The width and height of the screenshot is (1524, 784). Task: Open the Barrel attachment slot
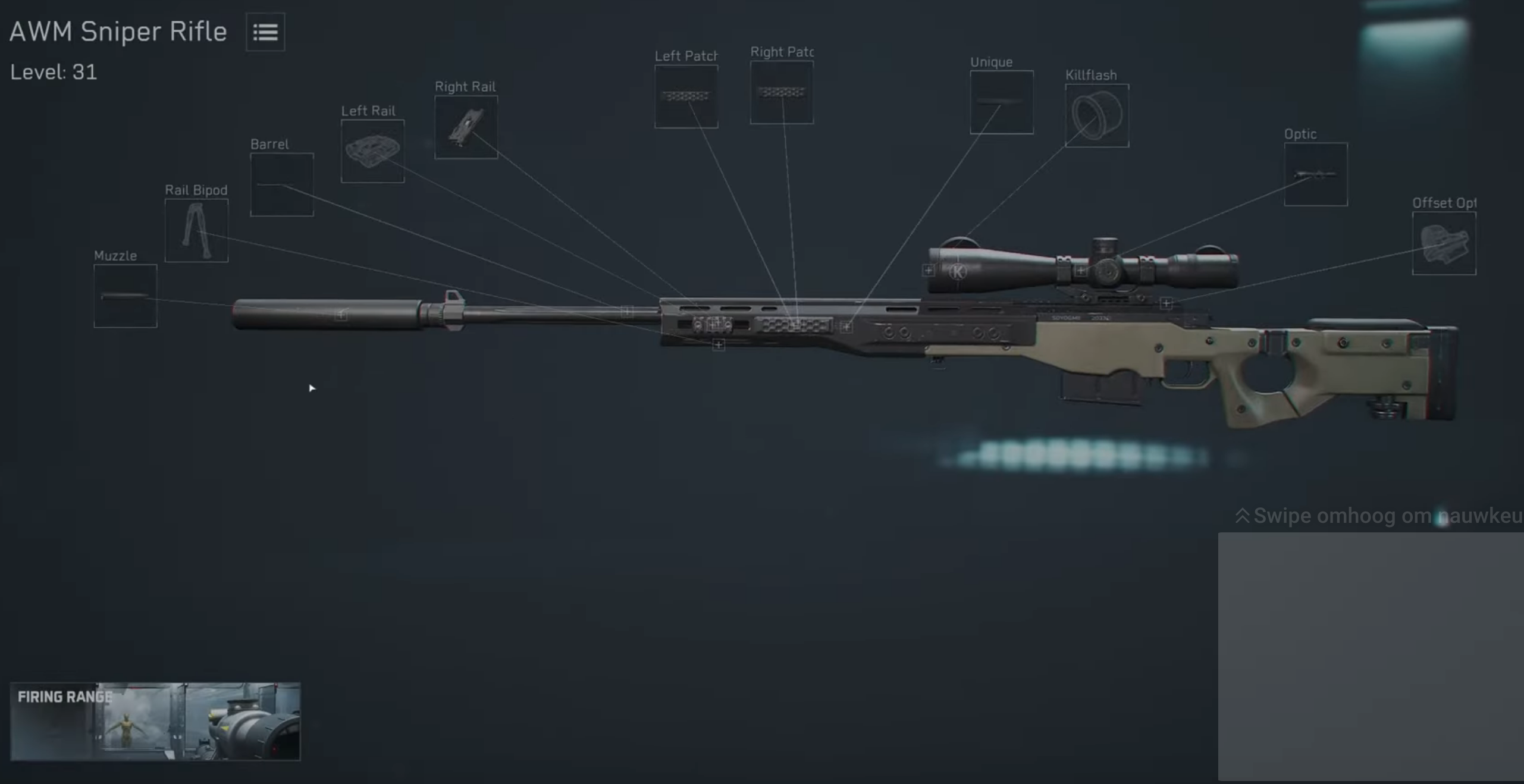(282, 183)
